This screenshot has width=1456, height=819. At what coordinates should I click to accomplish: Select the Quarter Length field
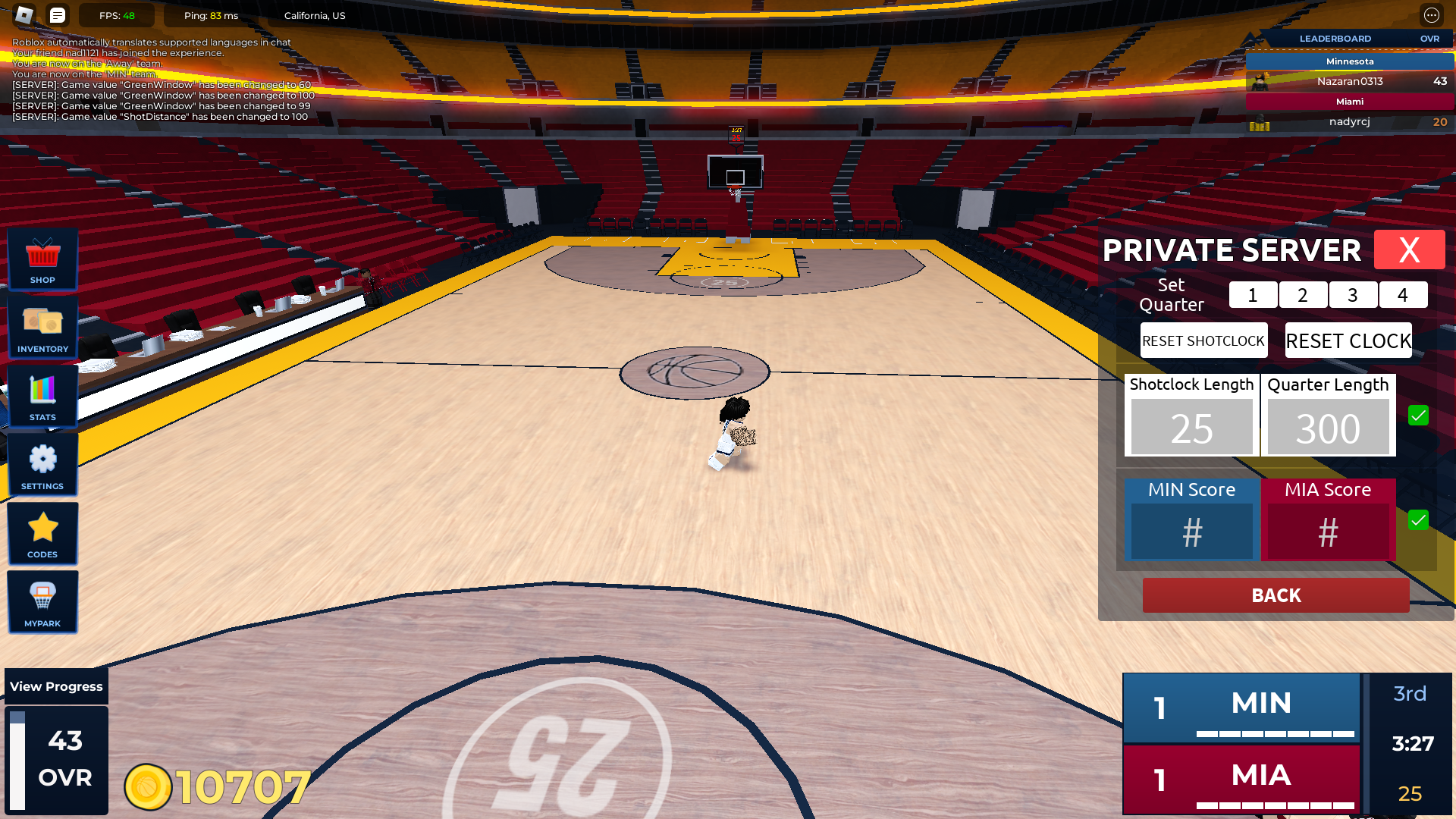[x=1328, y=428]
